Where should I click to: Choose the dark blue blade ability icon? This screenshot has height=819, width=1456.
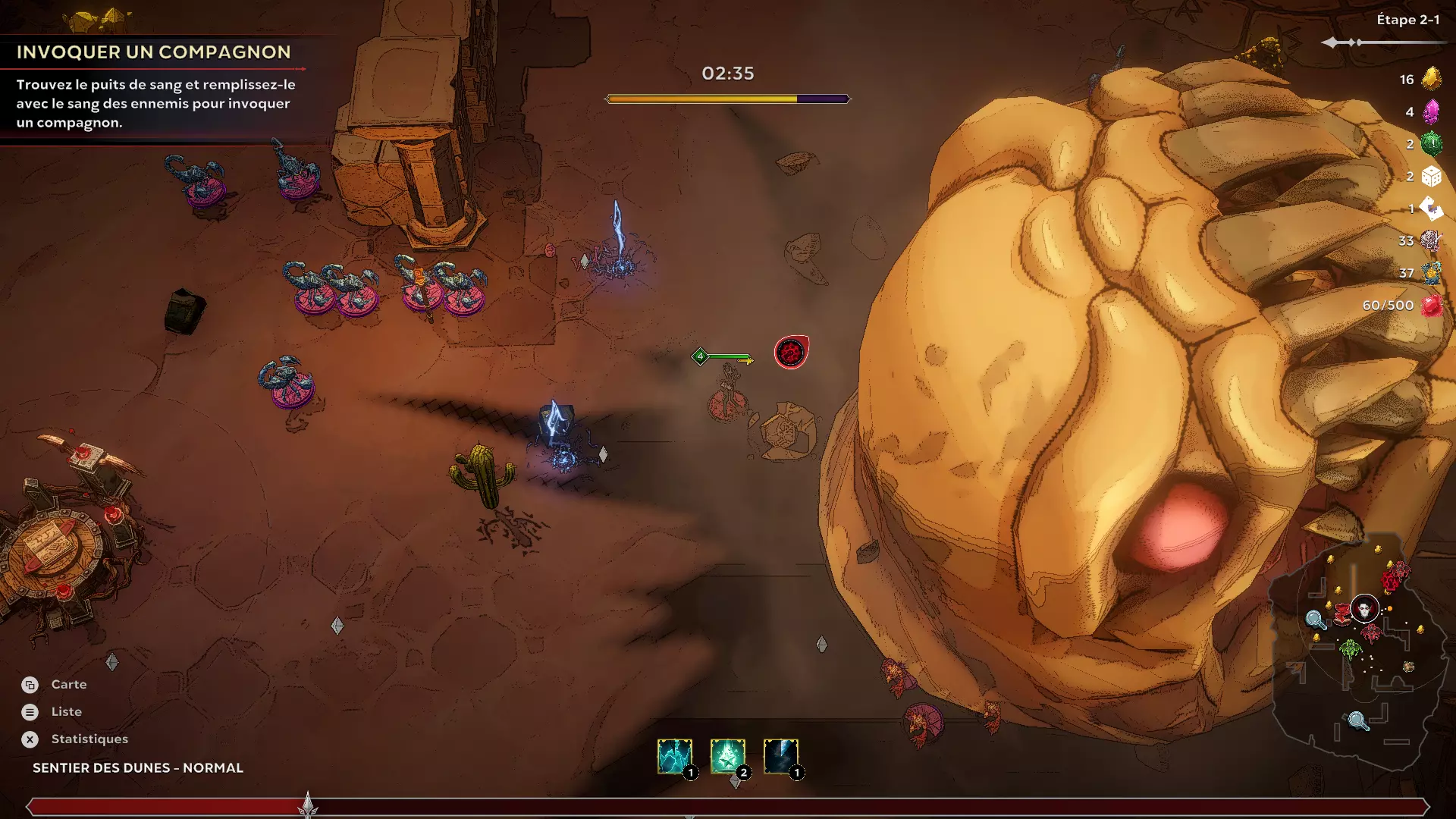780,757
